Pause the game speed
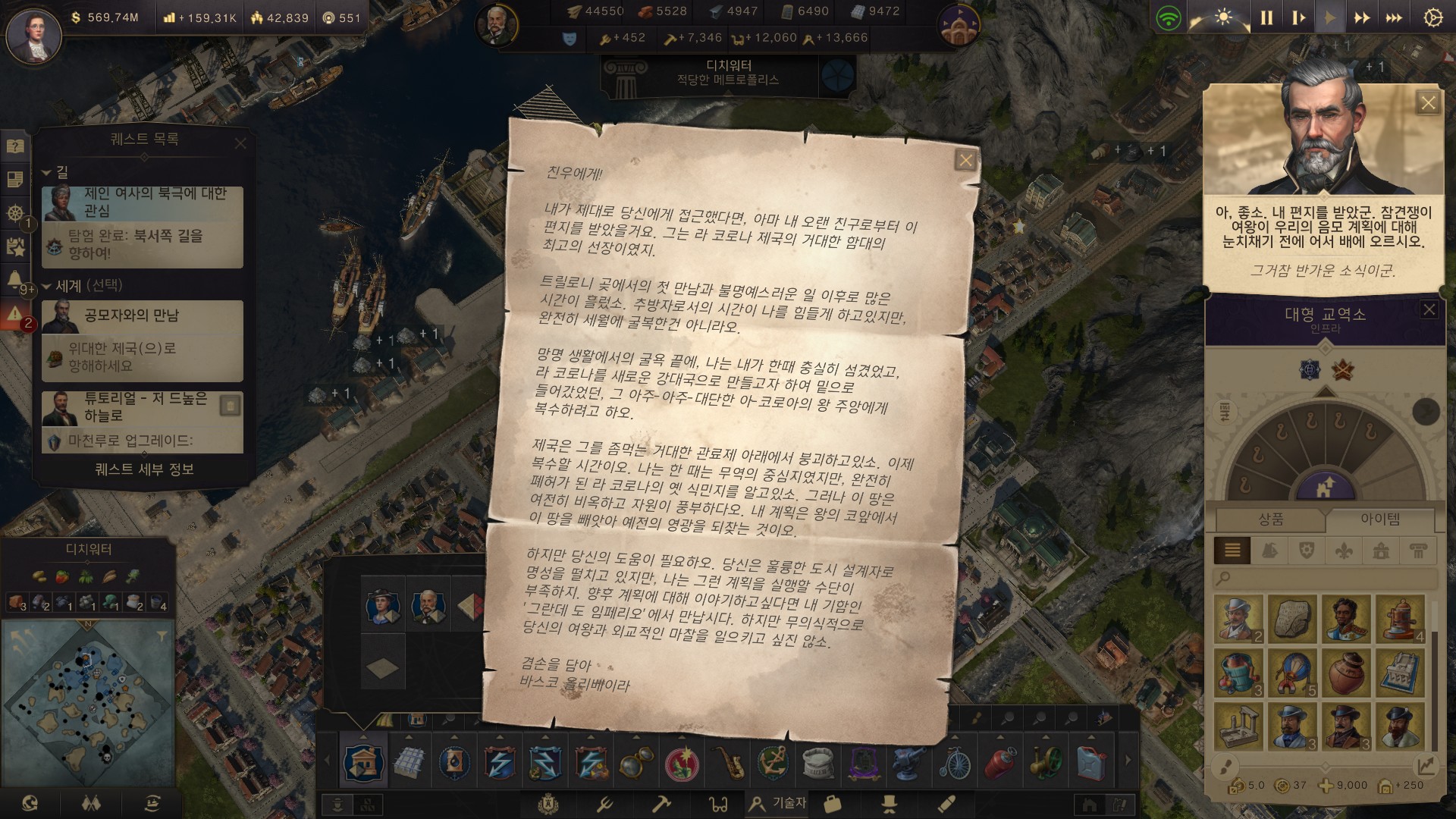Image resolution: width=1456 pixels, height=819 pixels. 1266,18
